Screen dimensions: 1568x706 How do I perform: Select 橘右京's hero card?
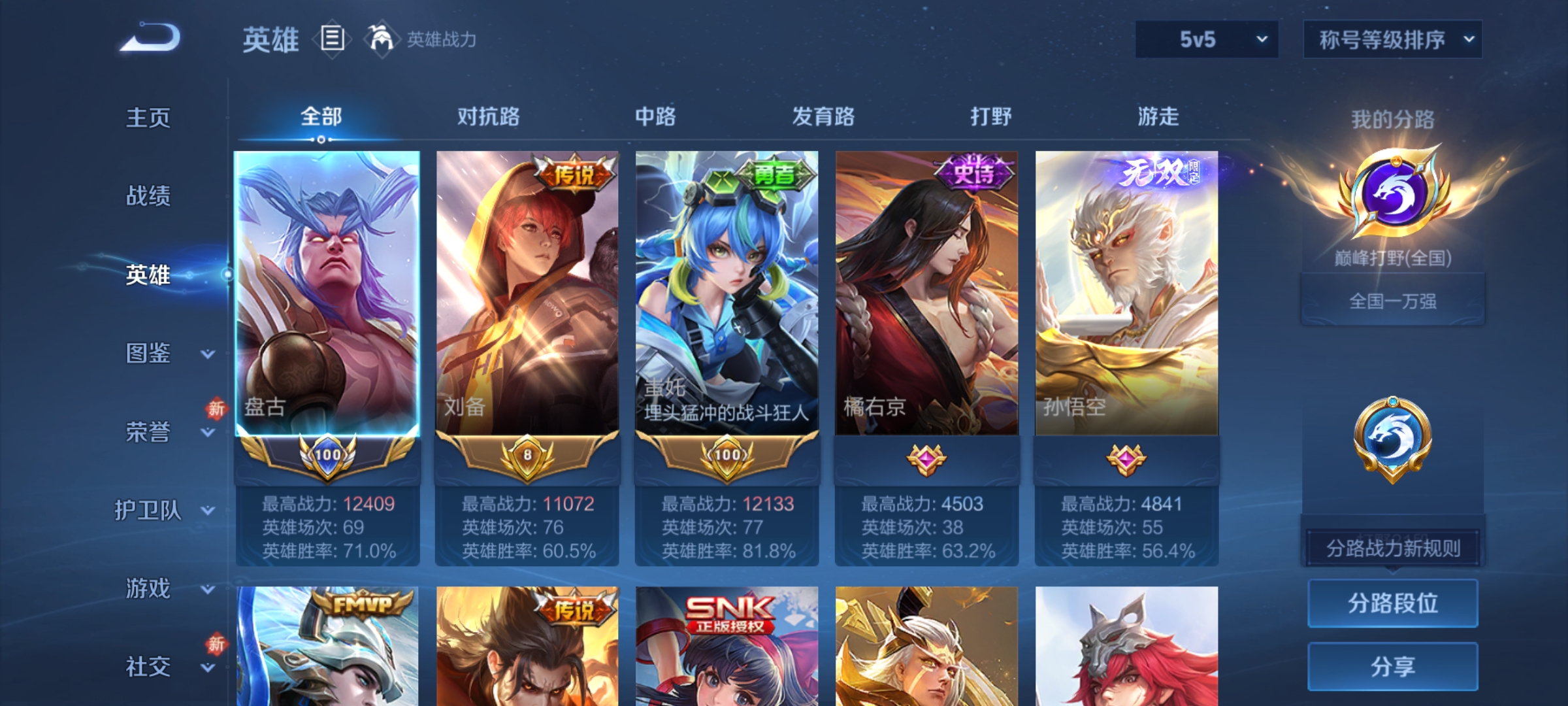click(x=926, y=294)
